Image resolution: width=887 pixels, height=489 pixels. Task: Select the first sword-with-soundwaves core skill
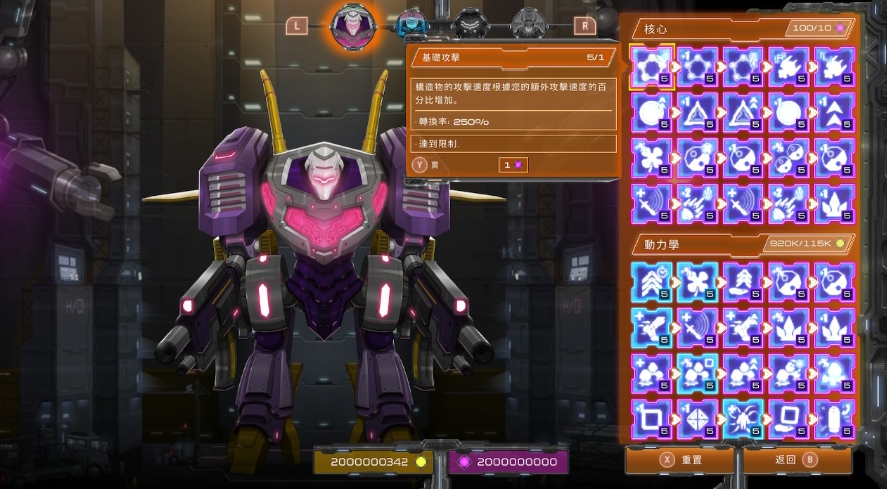[651, 204]
